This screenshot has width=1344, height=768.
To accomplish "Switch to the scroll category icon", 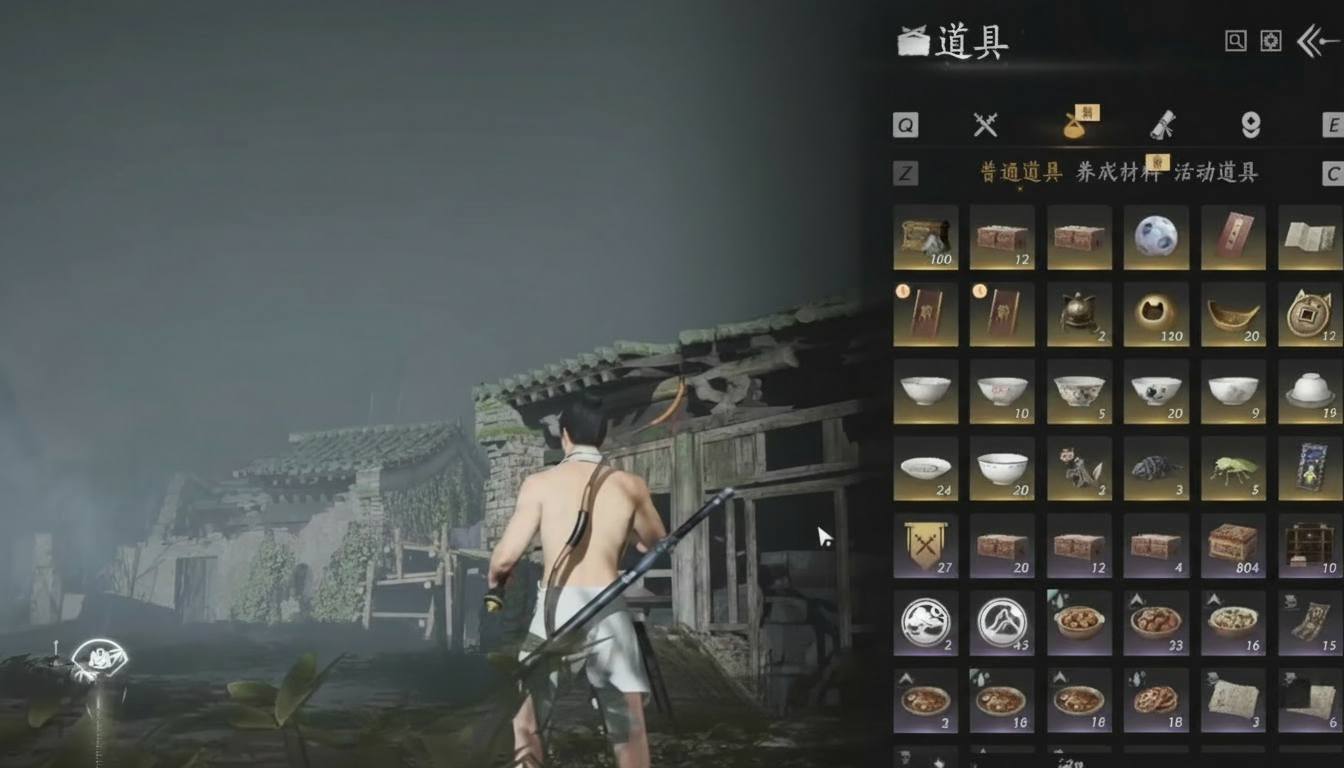I will [1160, 124].
